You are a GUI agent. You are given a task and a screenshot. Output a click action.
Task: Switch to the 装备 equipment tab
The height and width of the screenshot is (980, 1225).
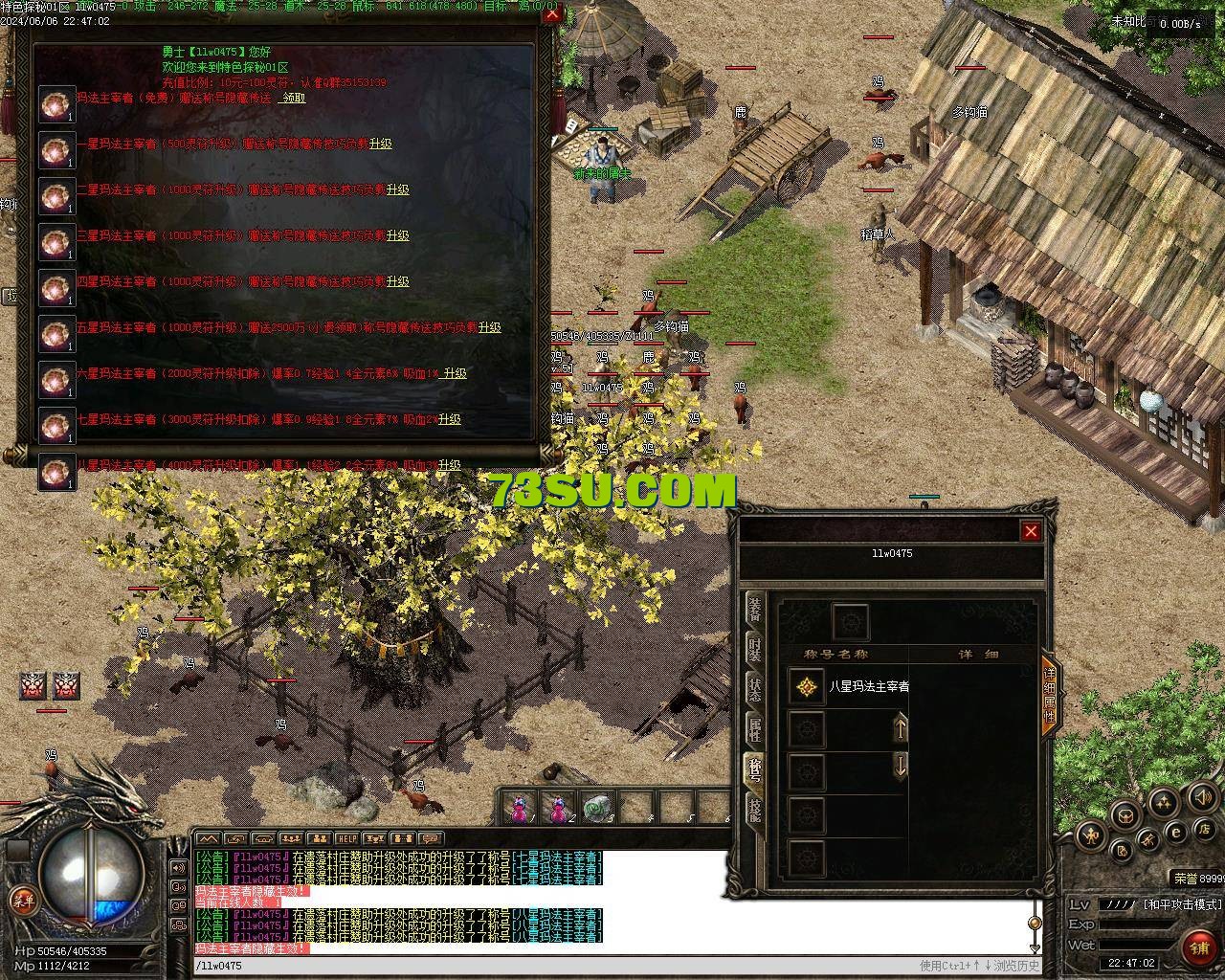pos(755,609)
